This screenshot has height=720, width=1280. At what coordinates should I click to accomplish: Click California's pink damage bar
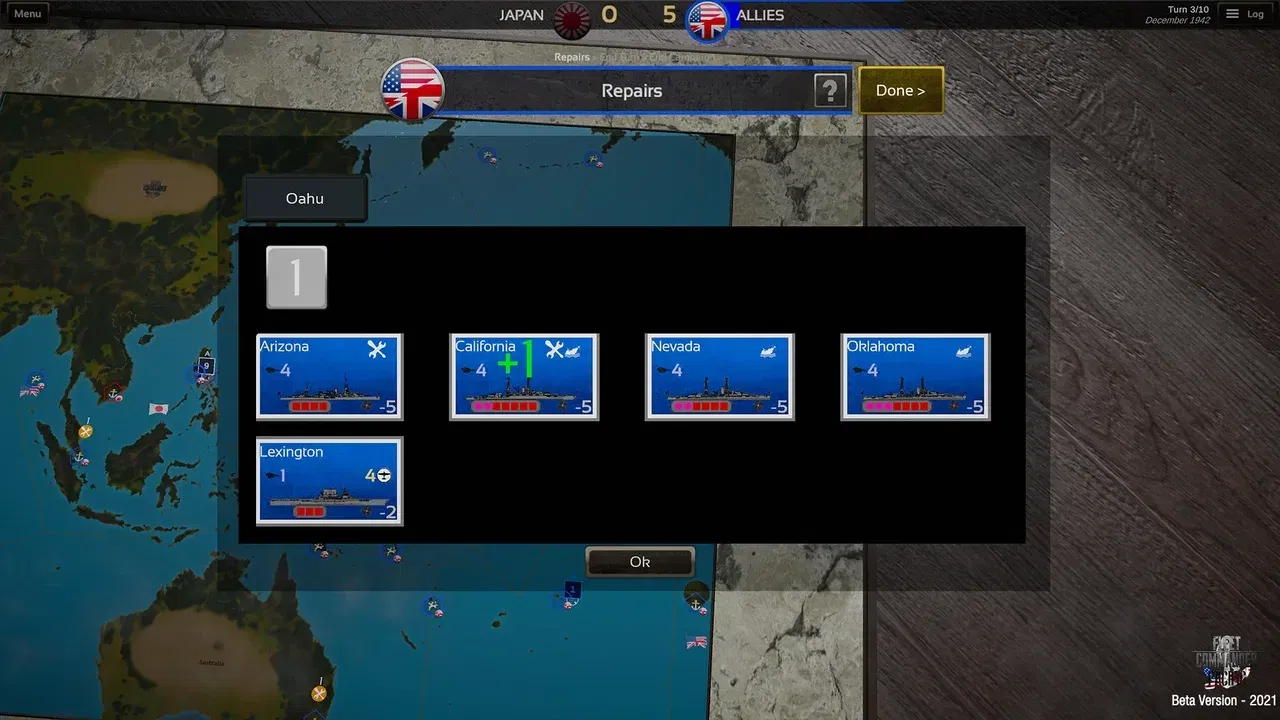[482, 406]
